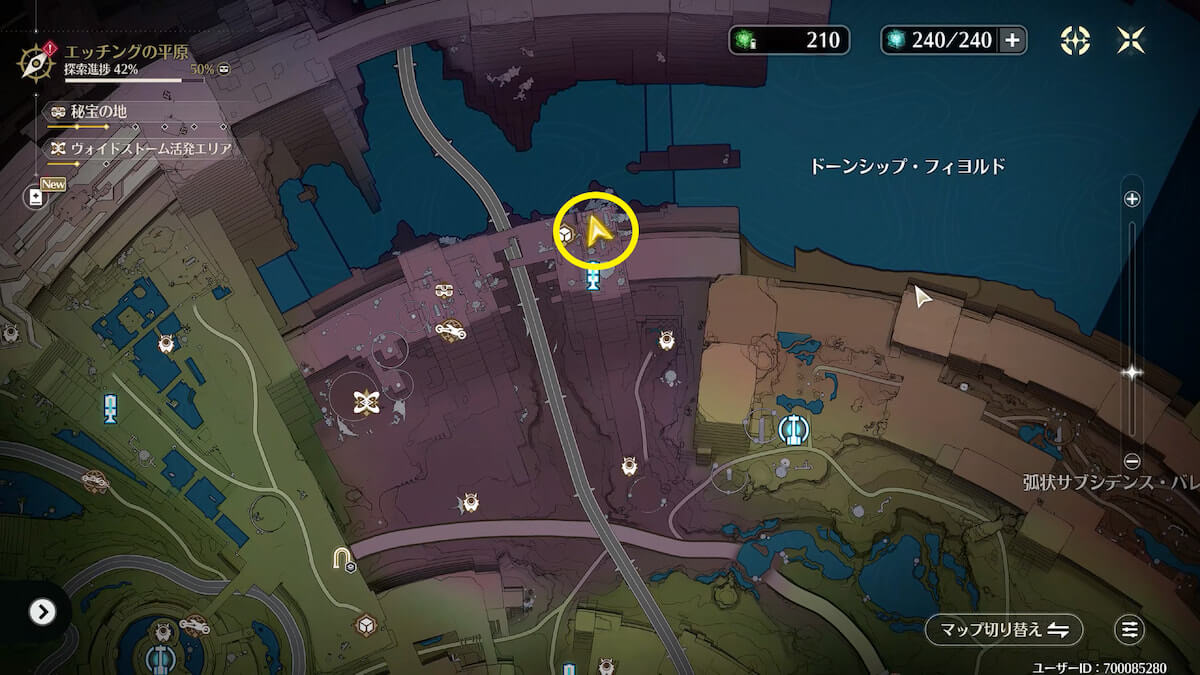1200x675 pixels.
Task: Select the teleport beacon below the player arrow
Action: (x=594, y=276)
